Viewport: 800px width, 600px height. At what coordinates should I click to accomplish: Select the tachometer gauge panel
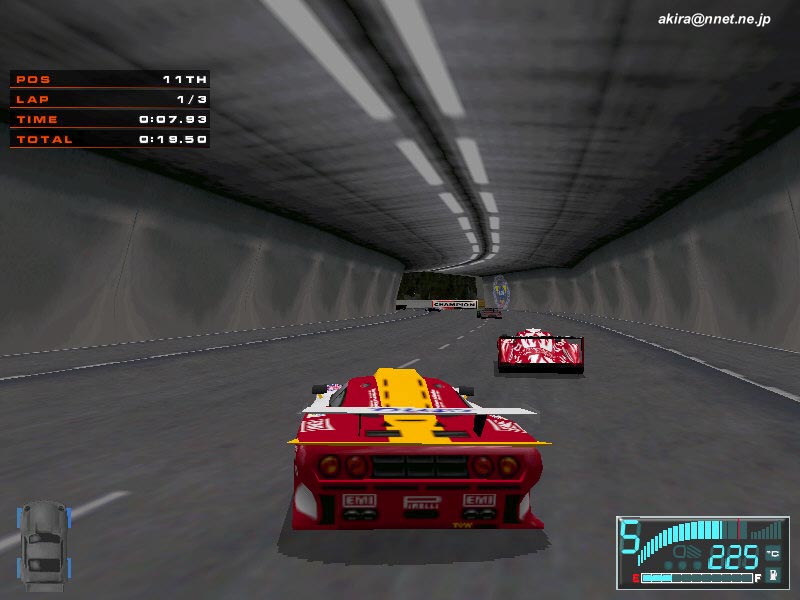pyautogui.click(x=702, y=551)
